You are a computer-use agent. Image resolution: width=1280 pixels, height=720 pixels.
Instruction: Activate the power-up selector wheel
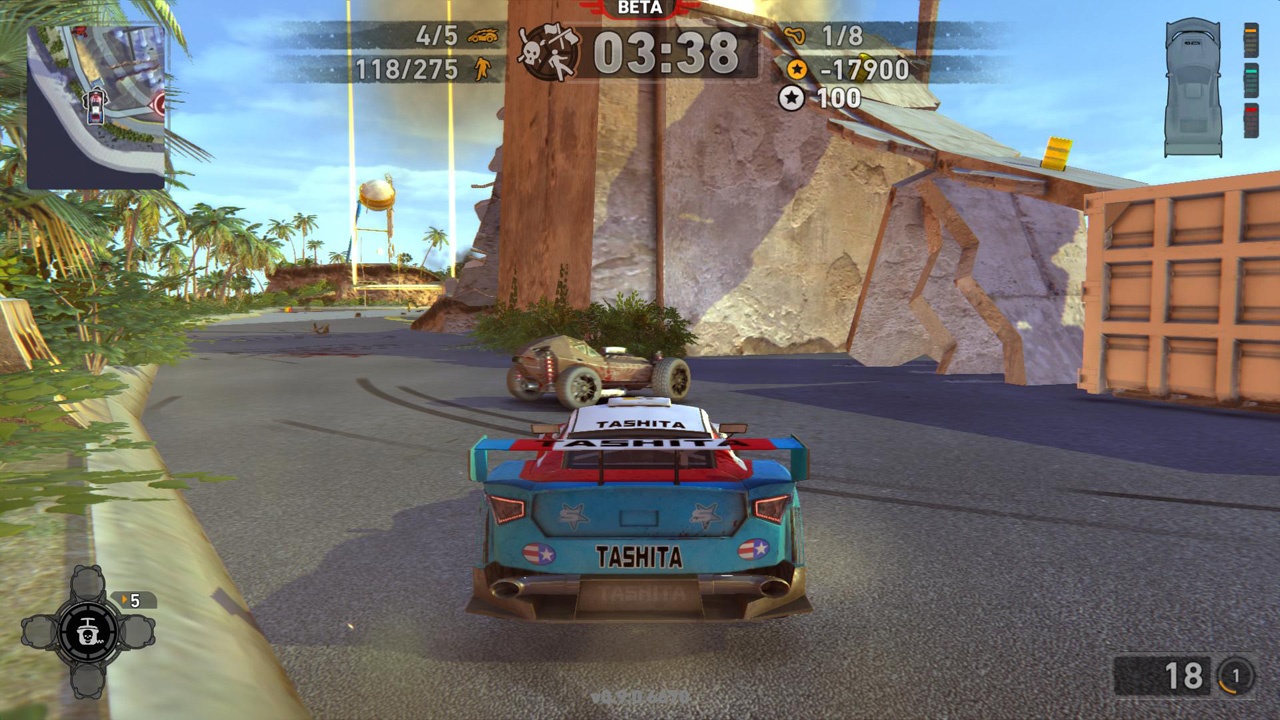[x=88, y=631]
